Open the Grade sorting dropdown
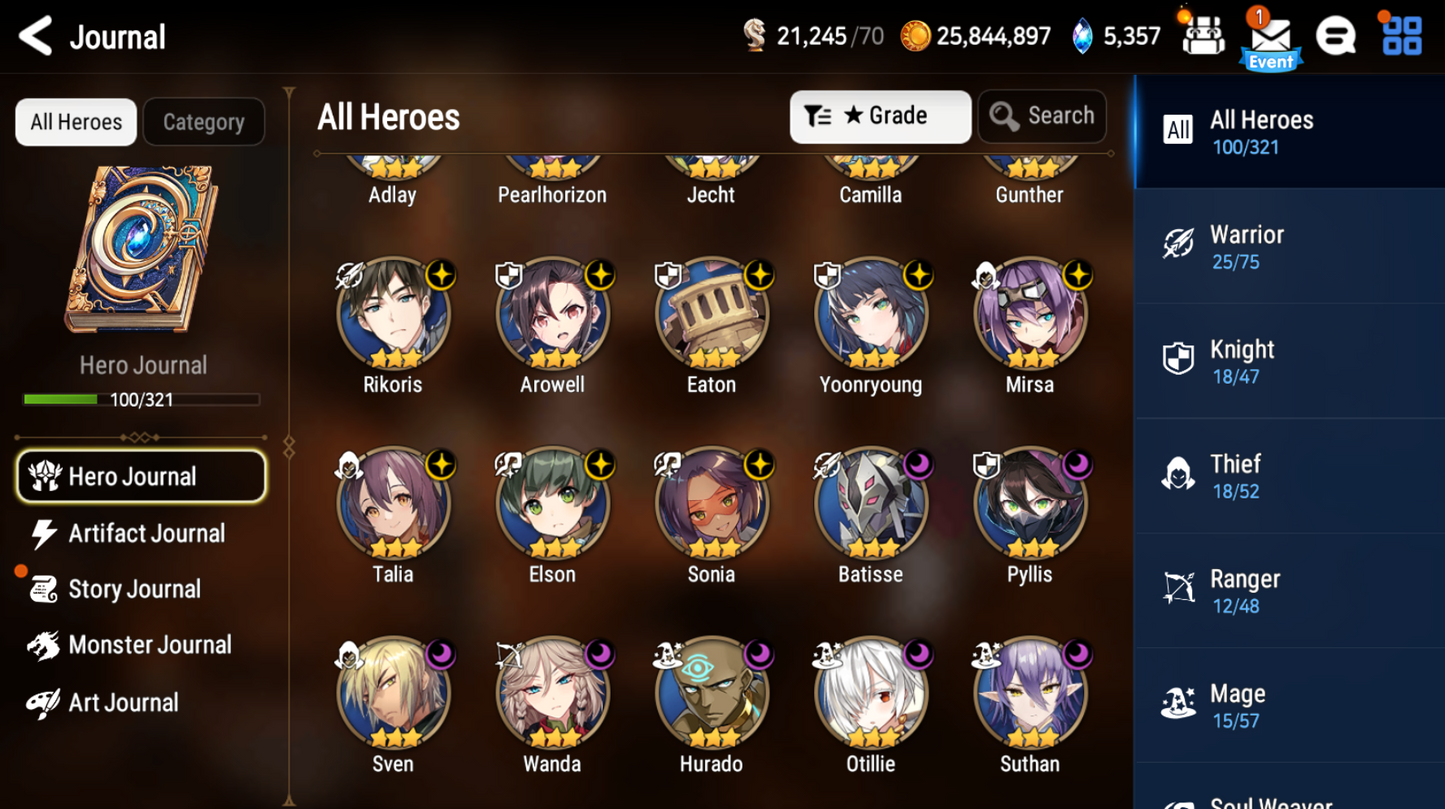The height and width of the screenshot is (809, 1445). tap(880, 116)
